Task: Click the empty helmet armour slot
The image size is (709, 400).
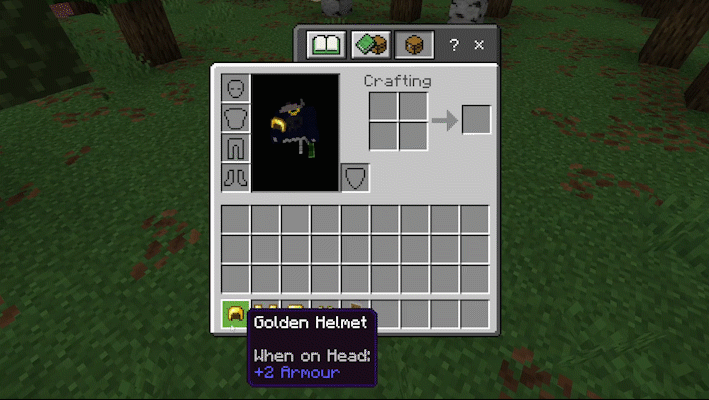Action: 235,88
